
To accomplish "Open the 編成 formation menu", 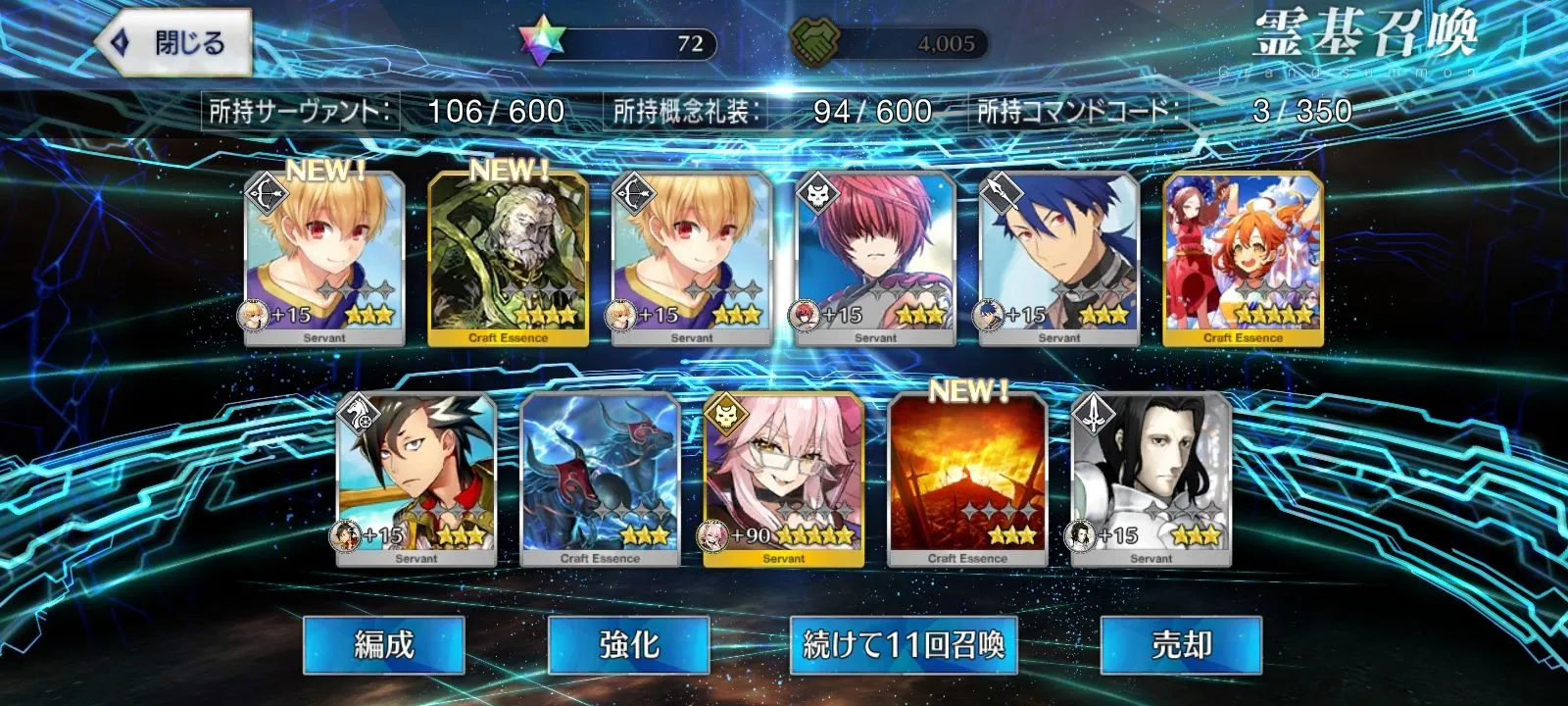I will click(x=383, y=645).
